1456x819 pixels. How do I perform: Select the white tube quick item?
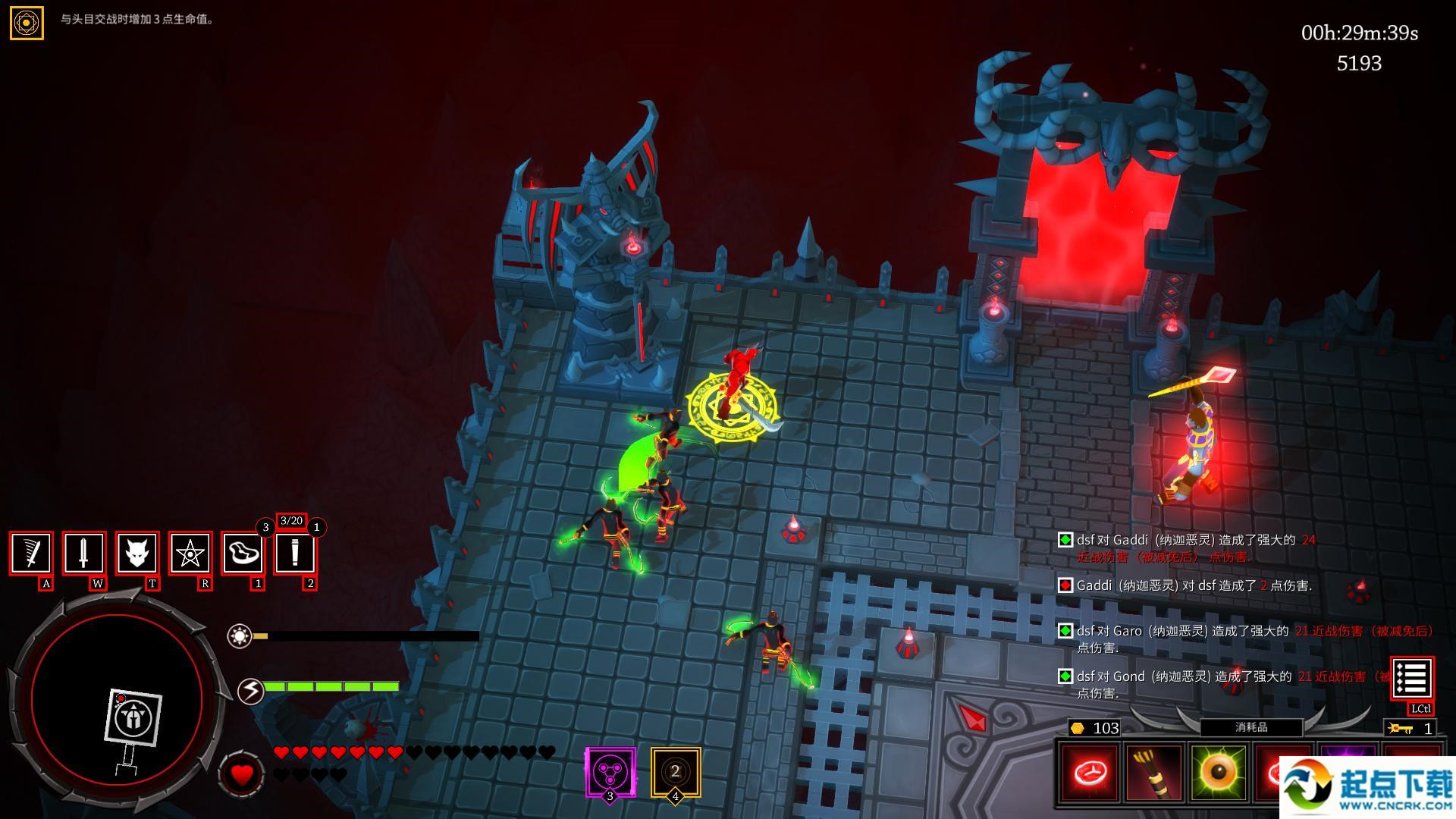click(x=295, y=553)
